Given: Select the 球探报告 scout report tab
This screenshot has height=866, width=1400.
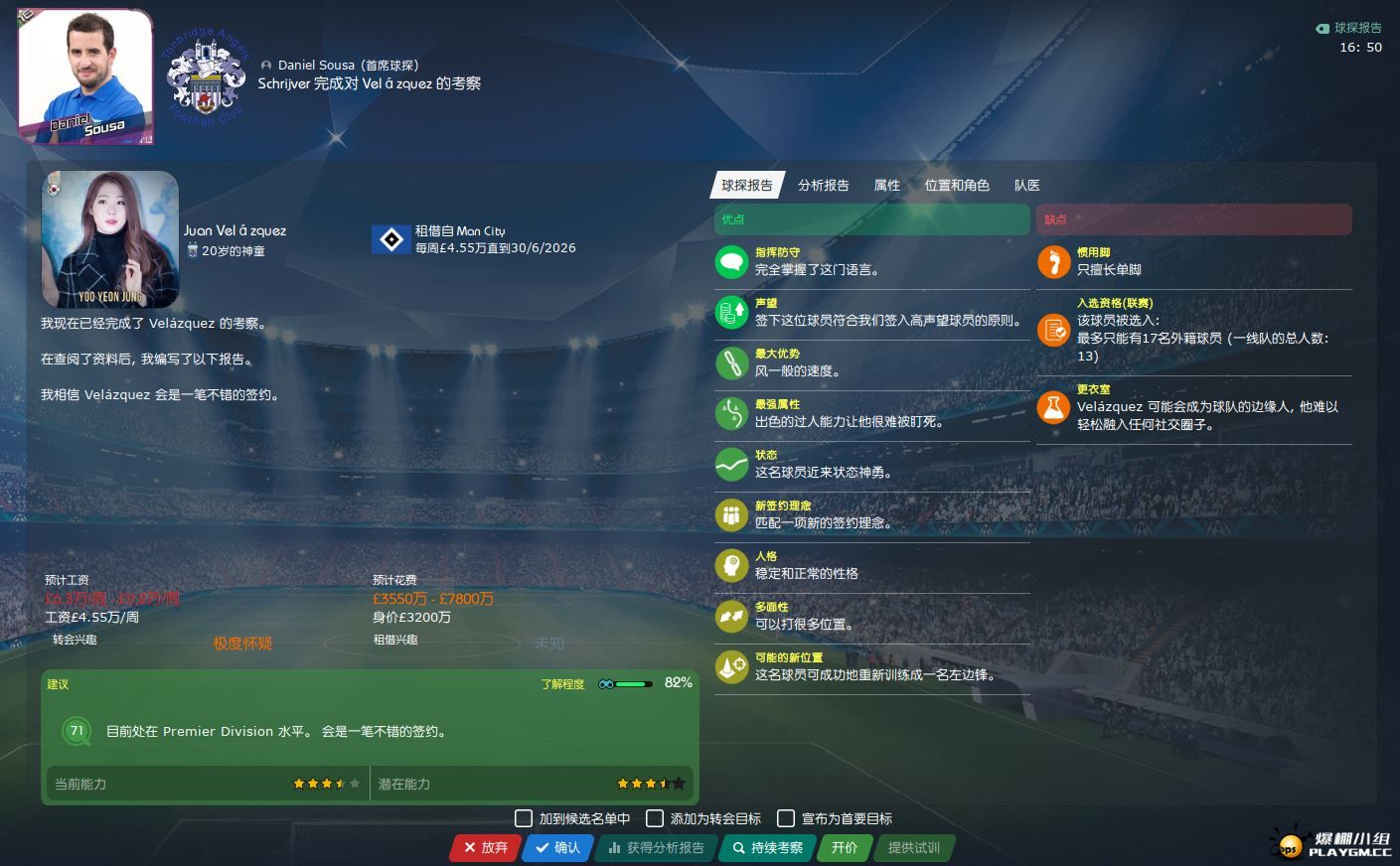Looking at the screenshot, I should pyautogui.click(x=746, y=186).
